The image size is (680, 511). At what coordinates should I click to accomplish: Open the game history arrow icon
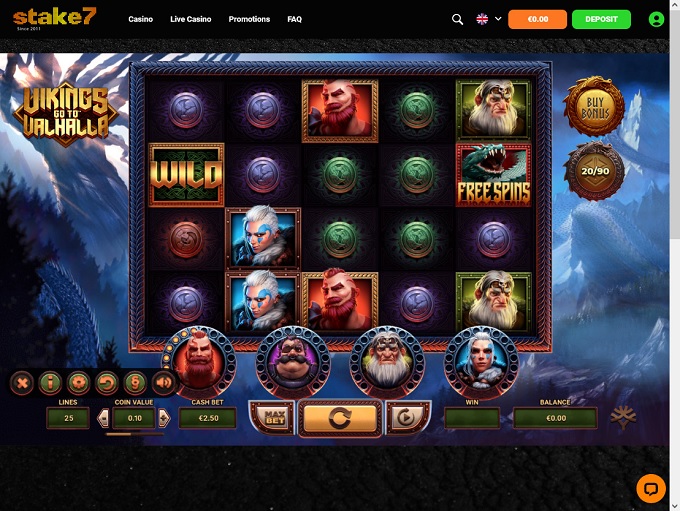(x=106, y=382)
